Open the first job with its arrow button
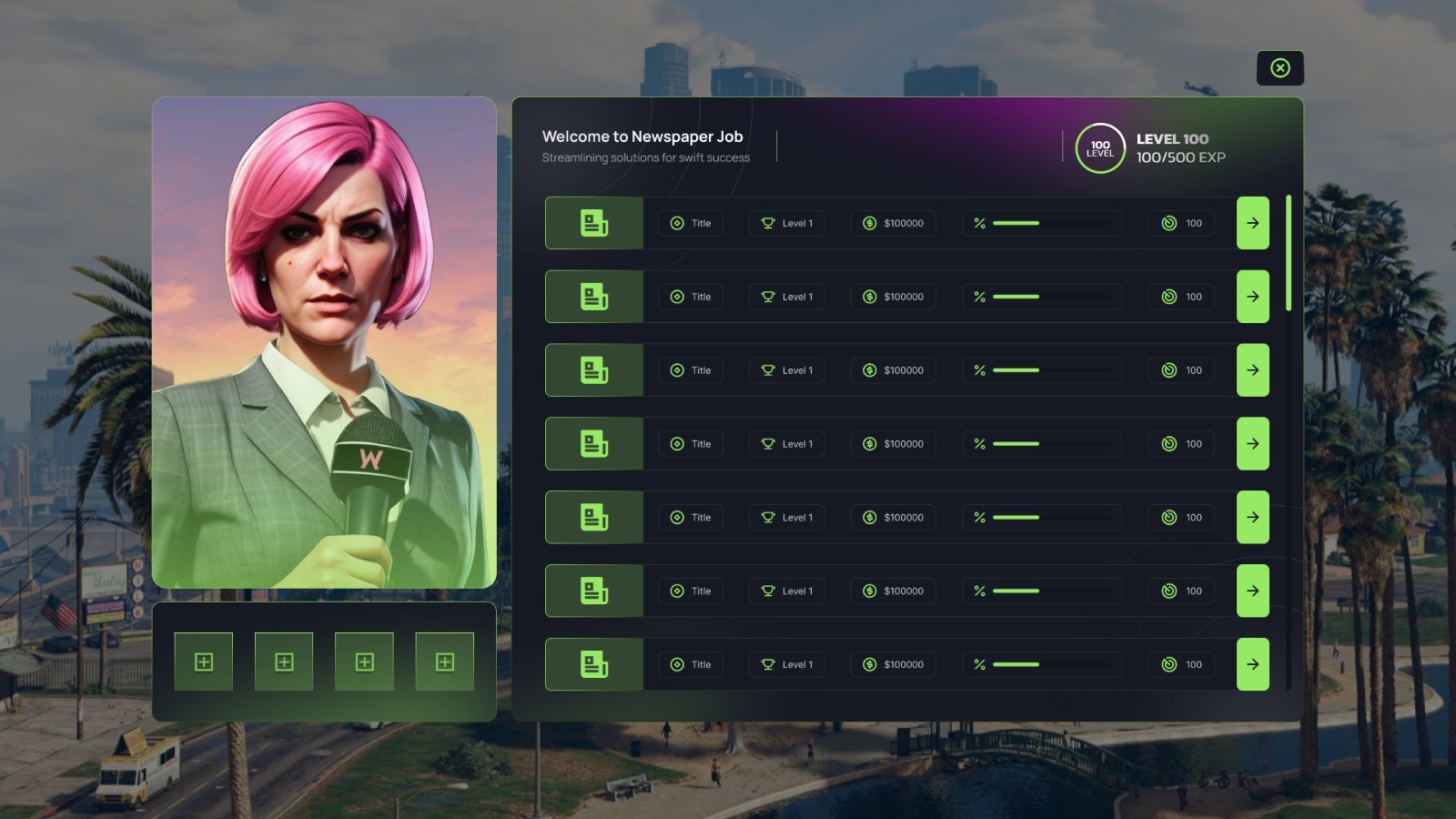The image size is (1456, 819). [x=1253, y=223]
